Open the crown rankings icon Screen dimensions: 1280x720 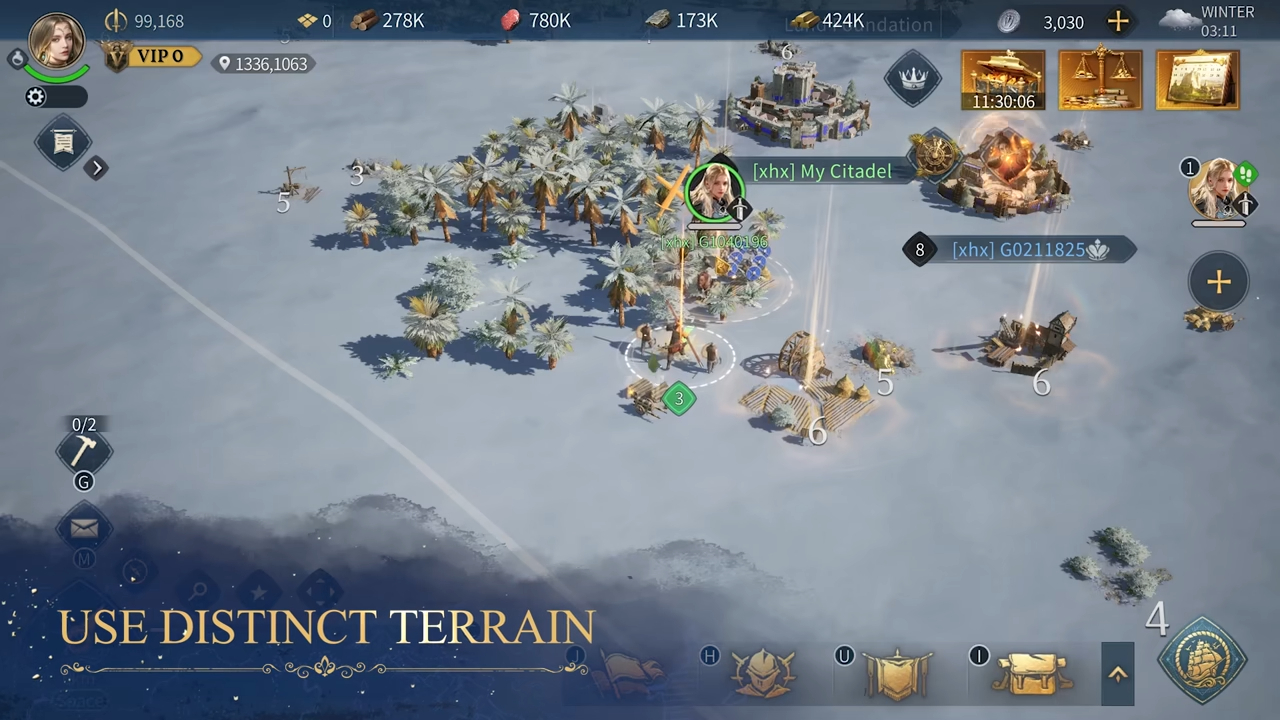pyautogui.click(x=912, y=79)
